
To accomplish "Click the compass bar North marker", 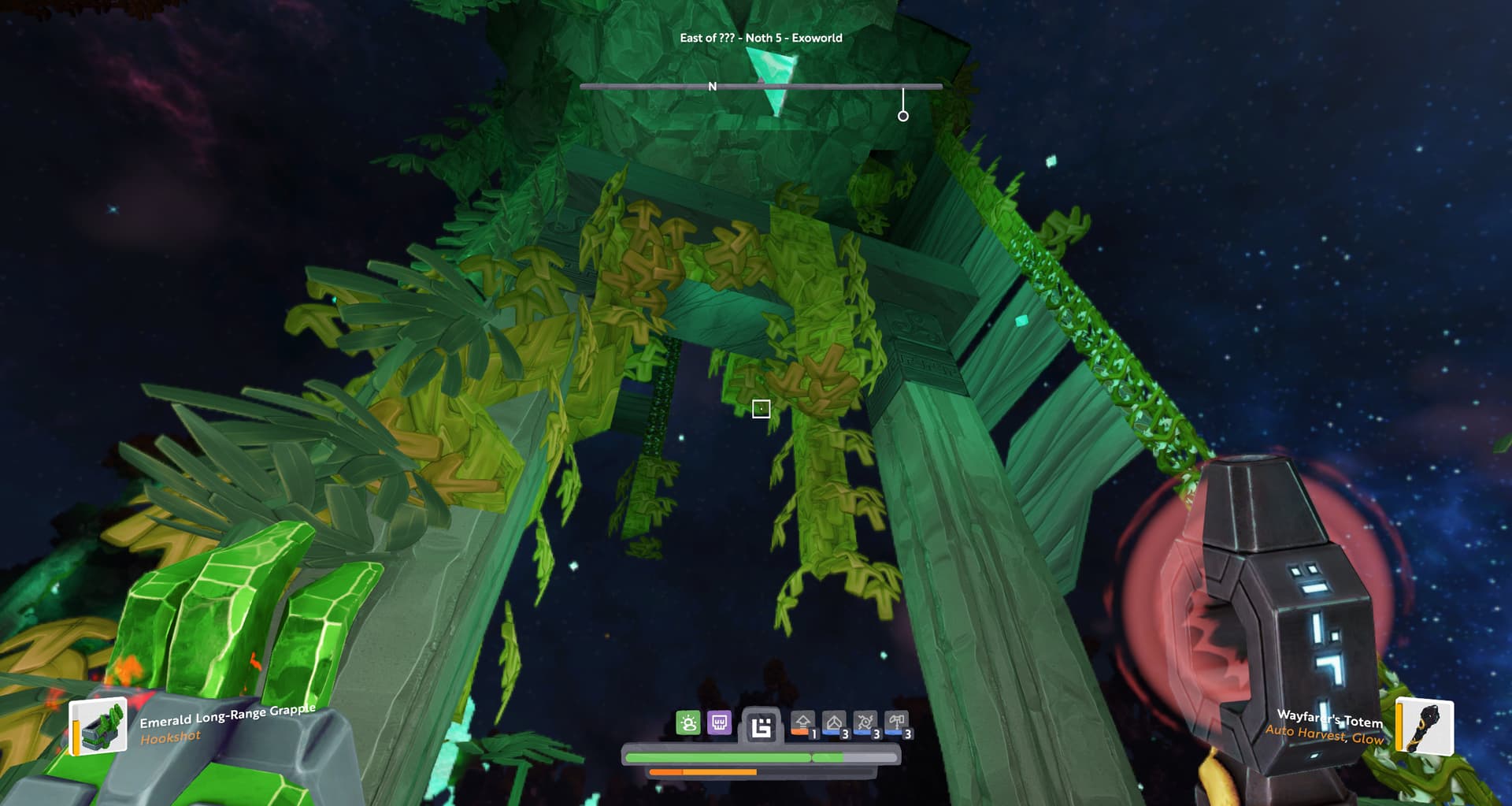I will coord(713,87).
